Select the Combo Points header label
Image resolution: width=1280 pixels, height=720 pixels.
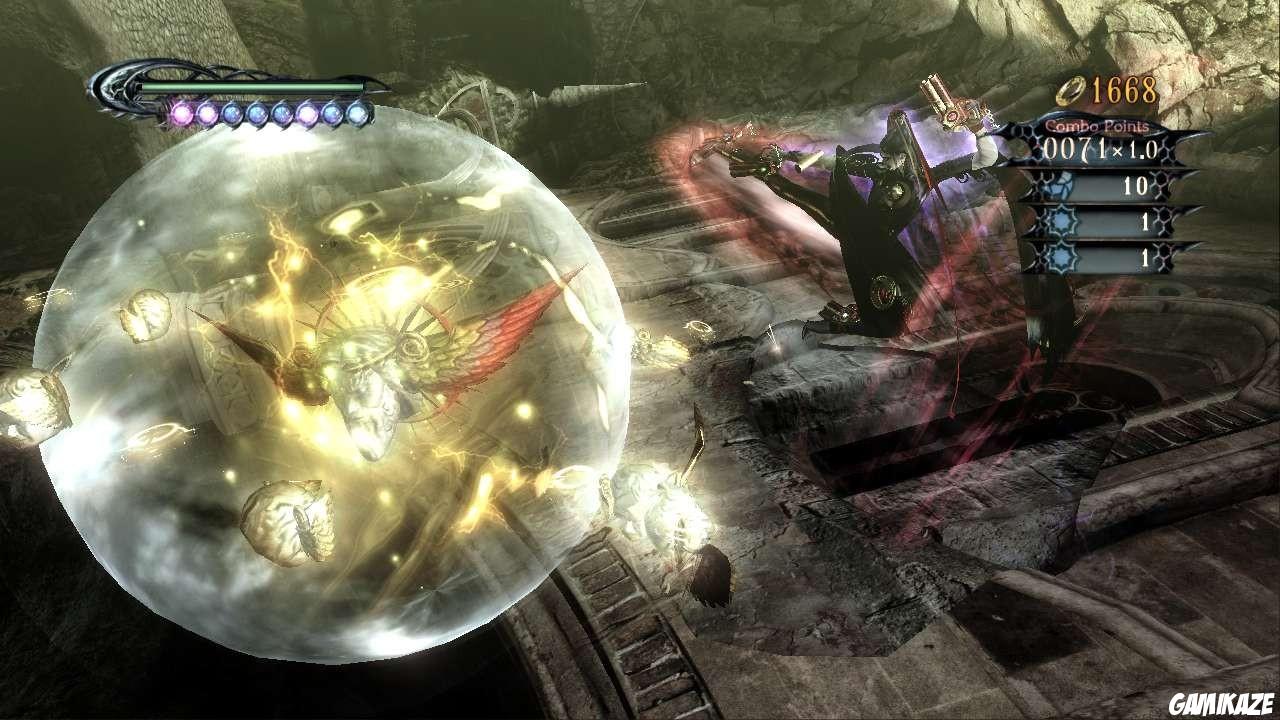click(1098, 126)
